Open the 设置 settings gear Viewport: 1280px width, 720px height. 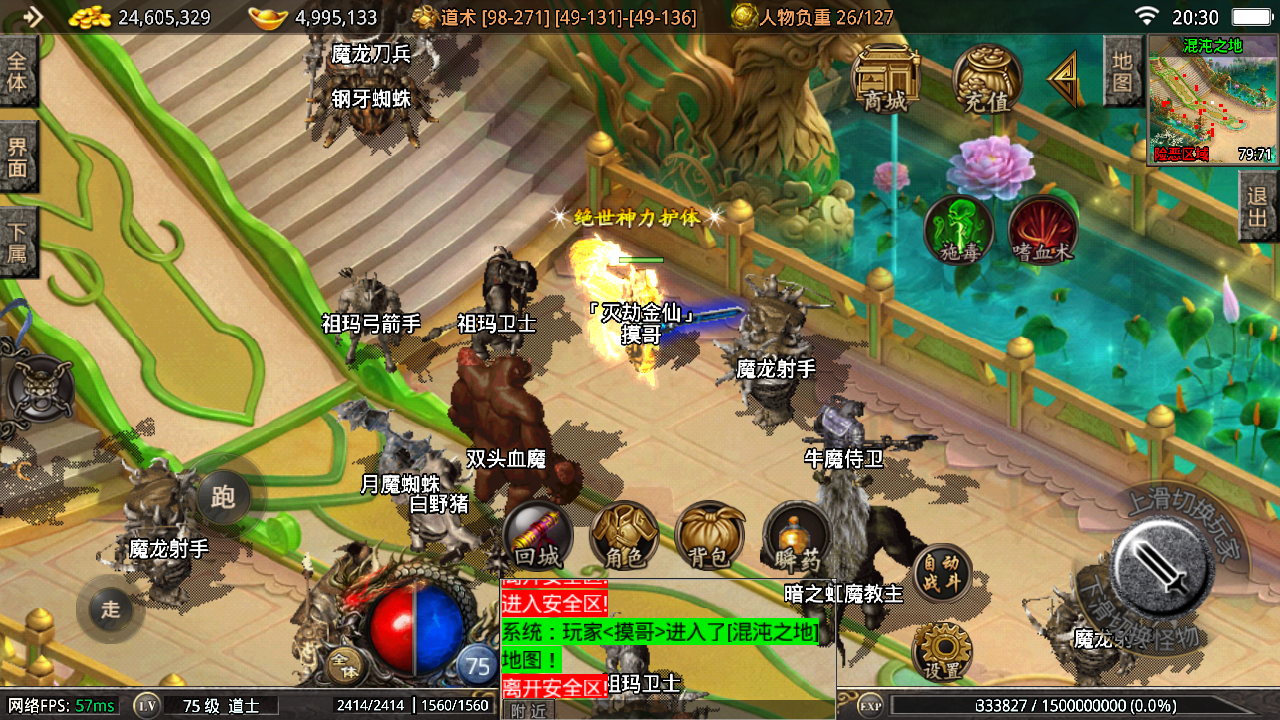point(941,651)
